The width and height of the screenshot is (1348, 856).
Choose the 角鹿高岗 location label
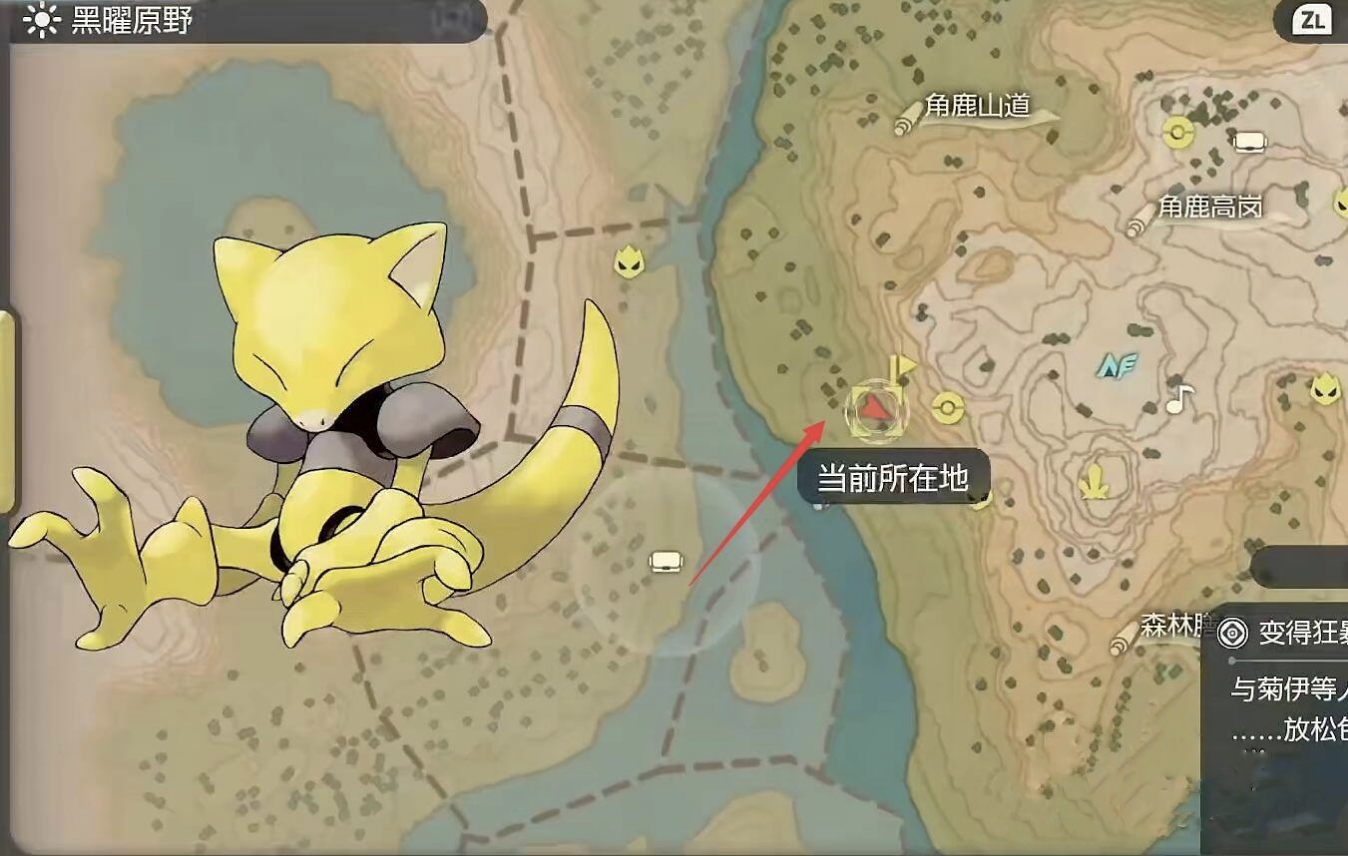[1210, 208]
